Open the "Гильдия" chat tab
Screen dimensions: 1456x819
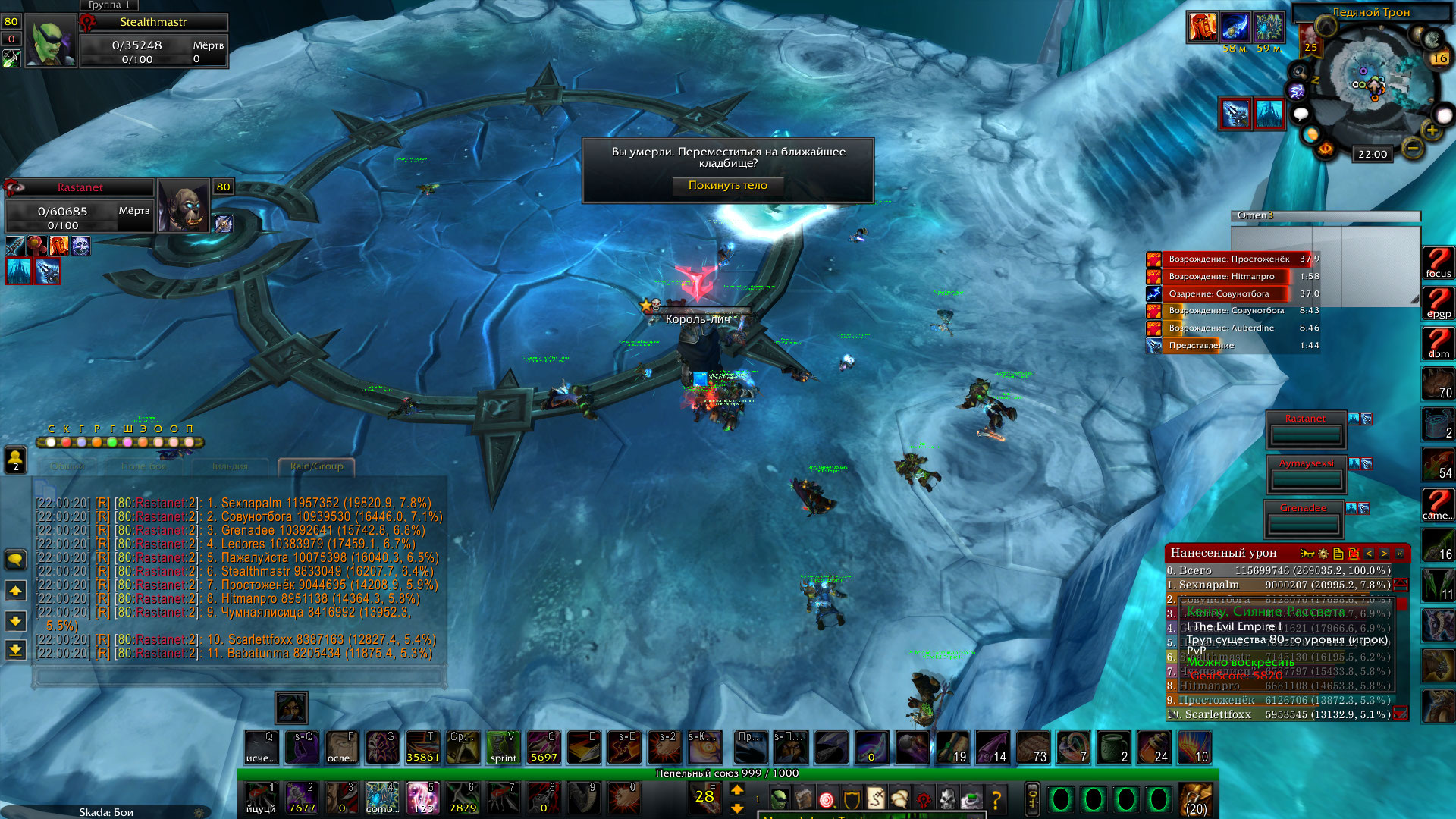click(x=230, y=466)
